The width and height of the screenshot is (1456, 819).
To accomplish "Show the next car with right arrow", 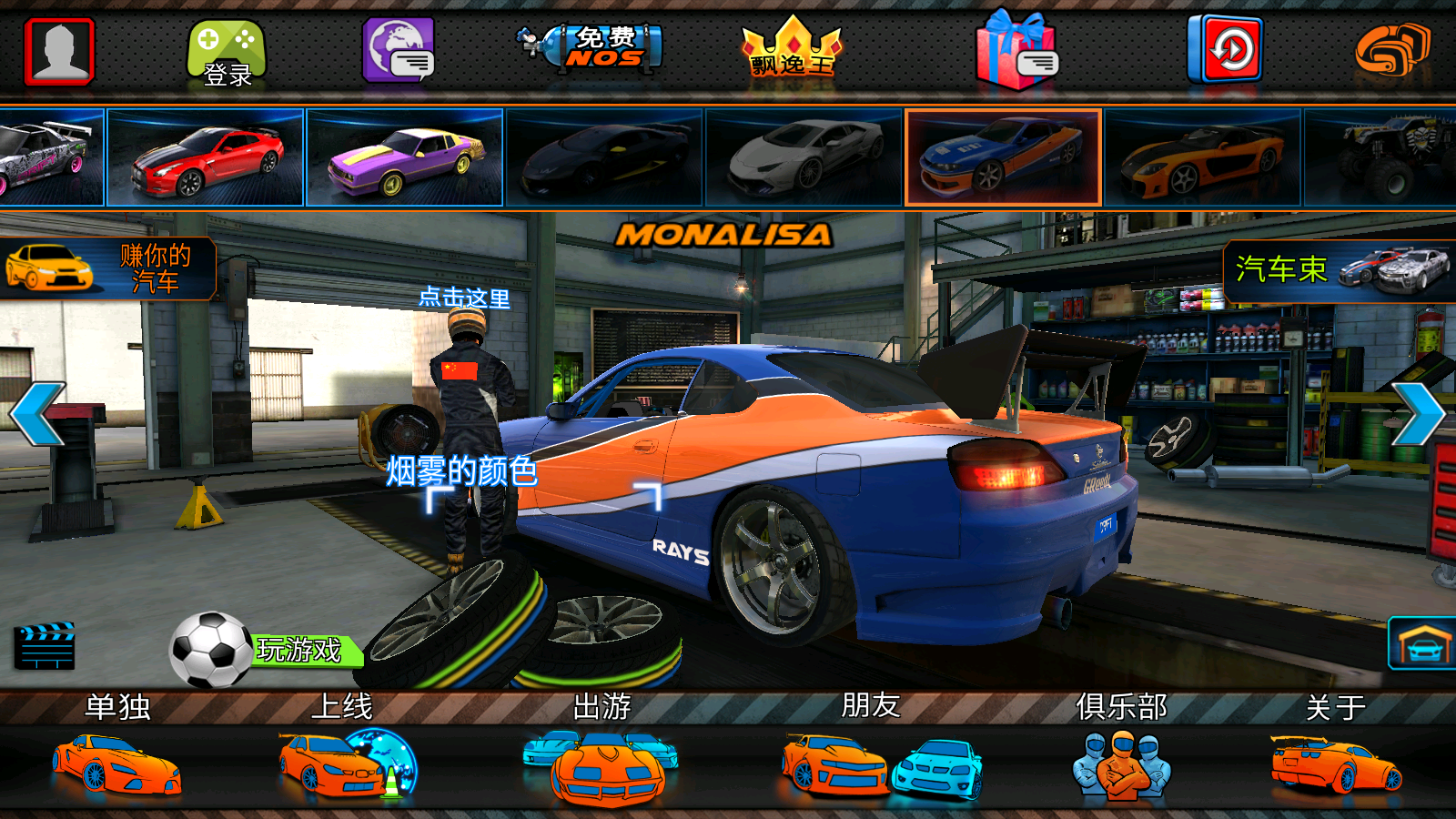I will pos(1418,414).
